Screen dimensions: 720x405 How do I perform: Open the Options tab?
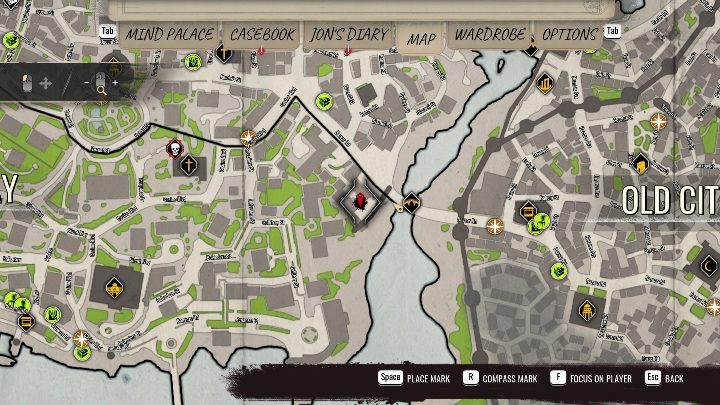coord(569,34)
